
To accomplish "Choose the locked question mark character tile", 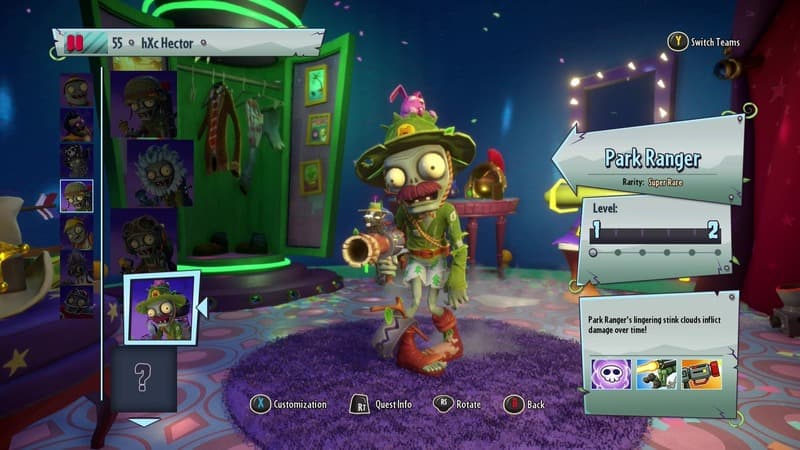I will (x=143, y=378).
